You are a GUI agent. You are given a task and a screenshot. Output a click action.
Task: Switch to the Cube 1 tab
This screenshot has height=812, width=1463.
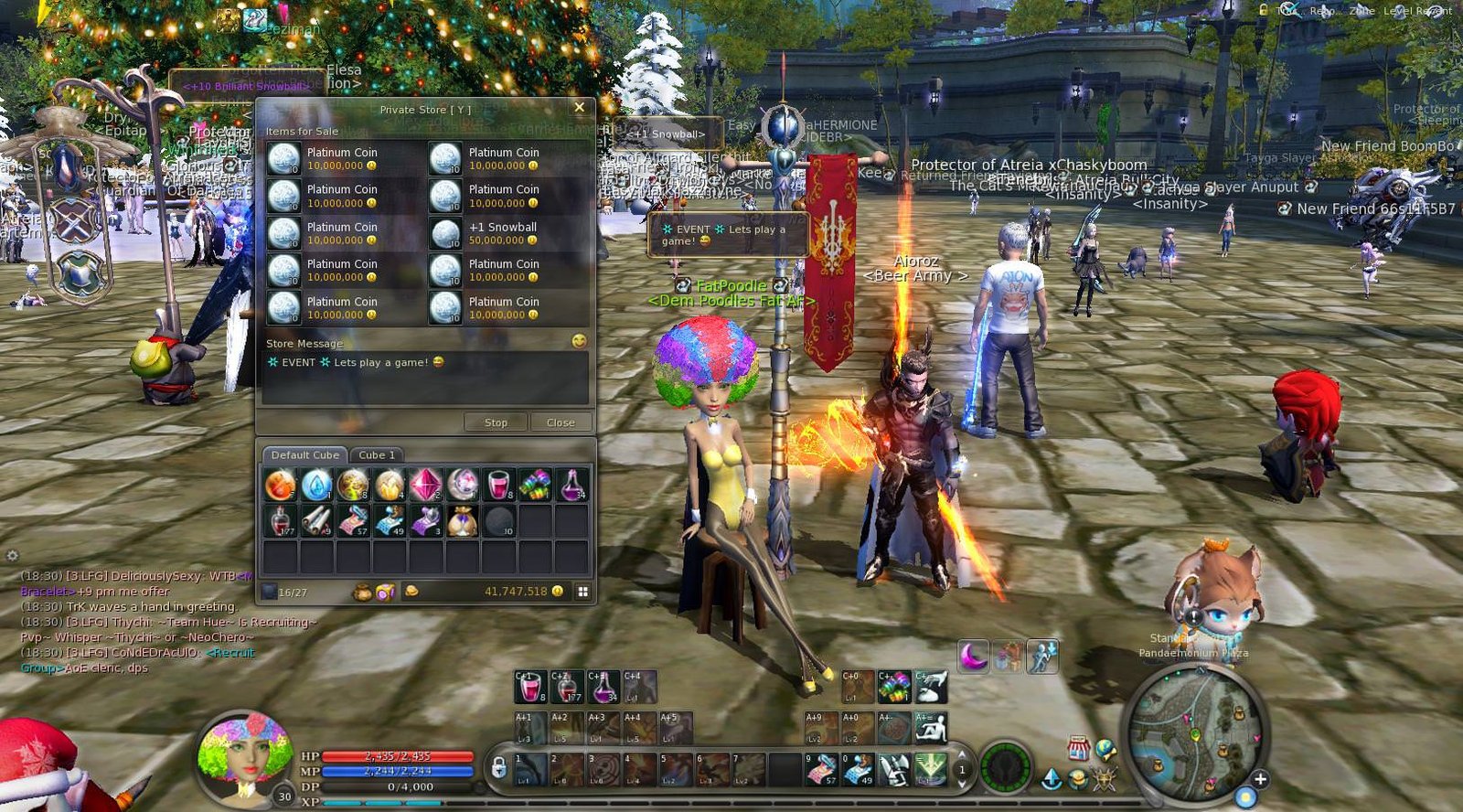coord(377,454)
